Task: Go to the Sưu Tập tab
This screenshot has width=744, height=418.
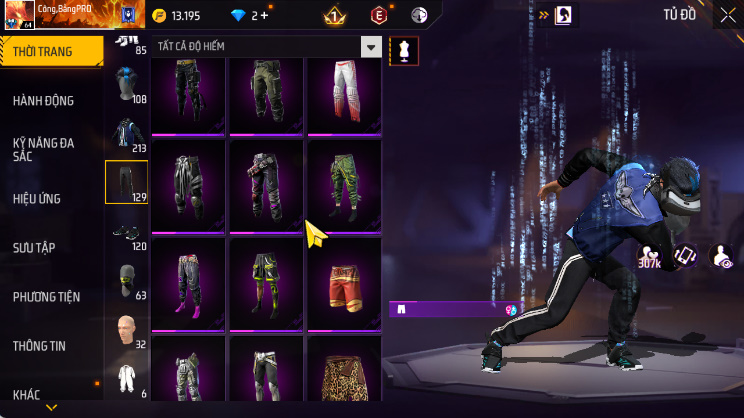Action: pyautogui.click(x=33, y=247)
